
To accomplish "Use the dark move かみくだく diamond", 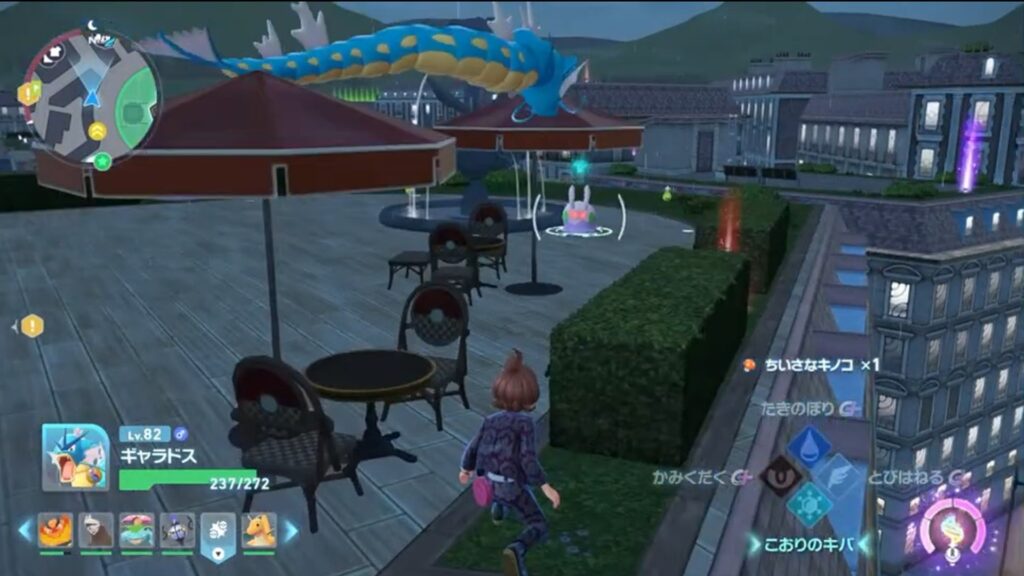I will 779,476.
